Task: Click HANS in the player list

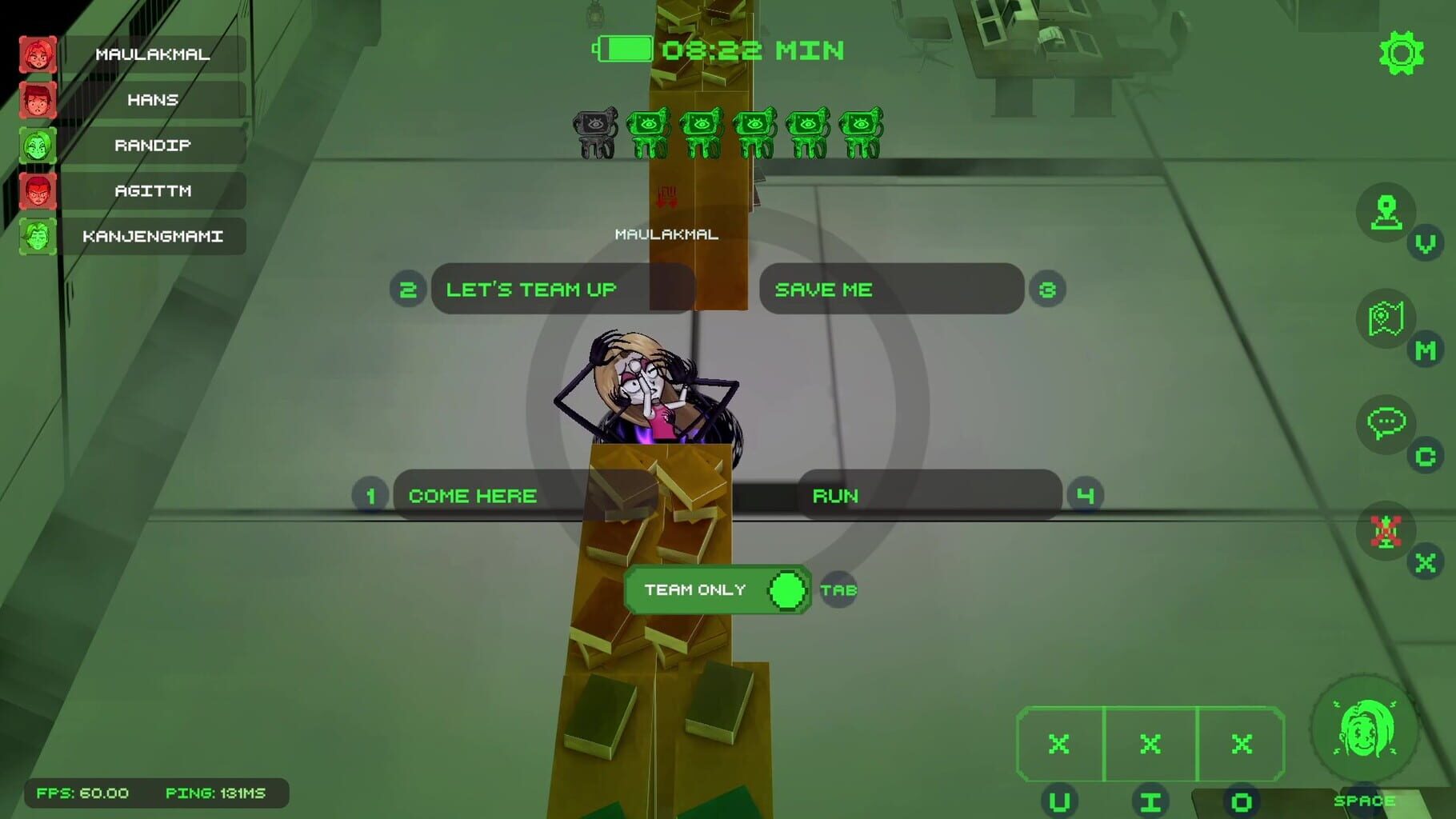Action: 152,101
